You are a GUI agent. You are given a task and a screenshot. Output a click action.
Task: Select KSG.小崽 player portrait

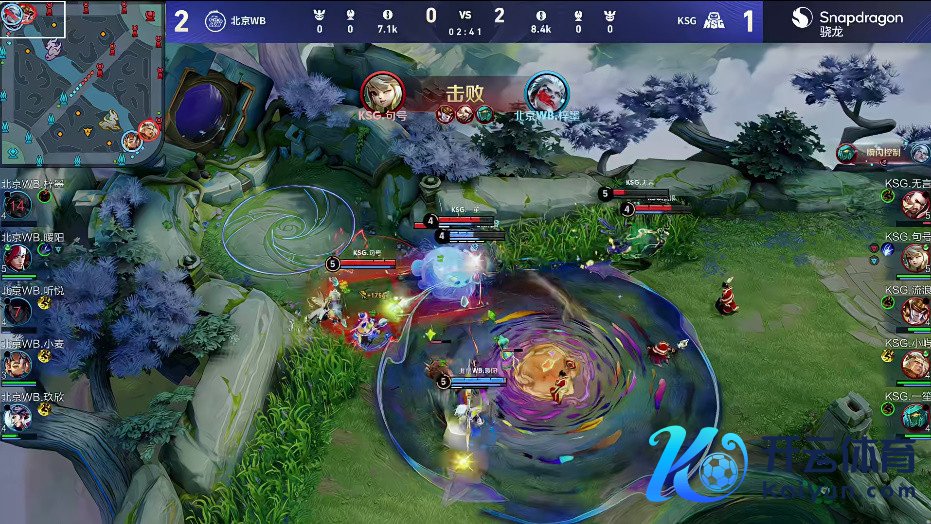(914, 364)
